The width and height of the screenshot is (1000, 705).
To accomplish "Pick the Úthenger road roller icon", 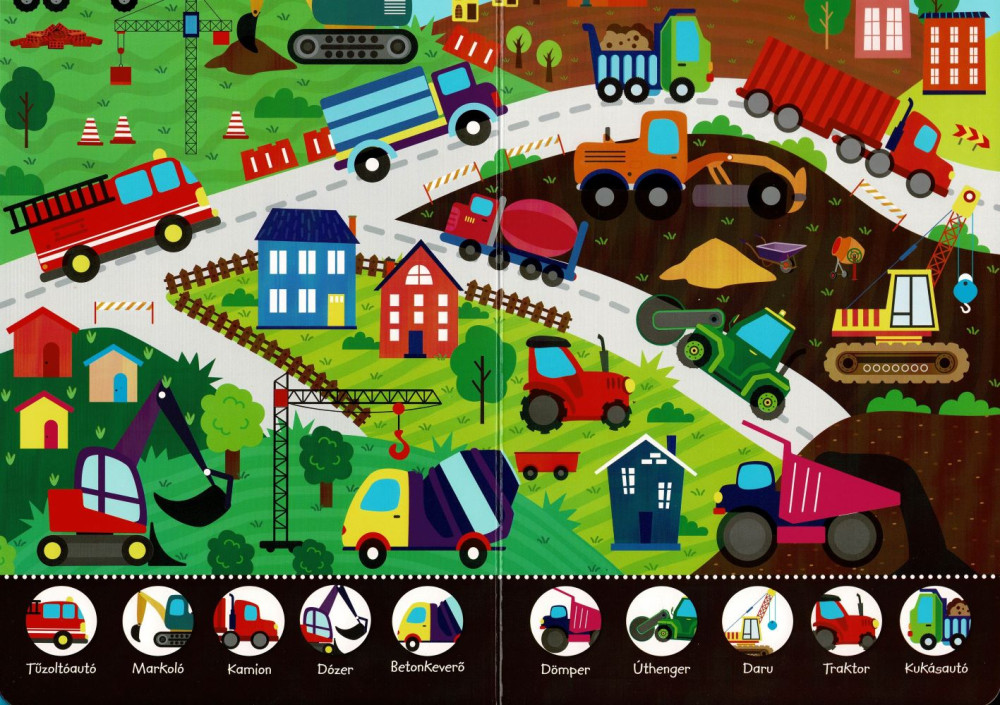I will (x=661, y=620).
